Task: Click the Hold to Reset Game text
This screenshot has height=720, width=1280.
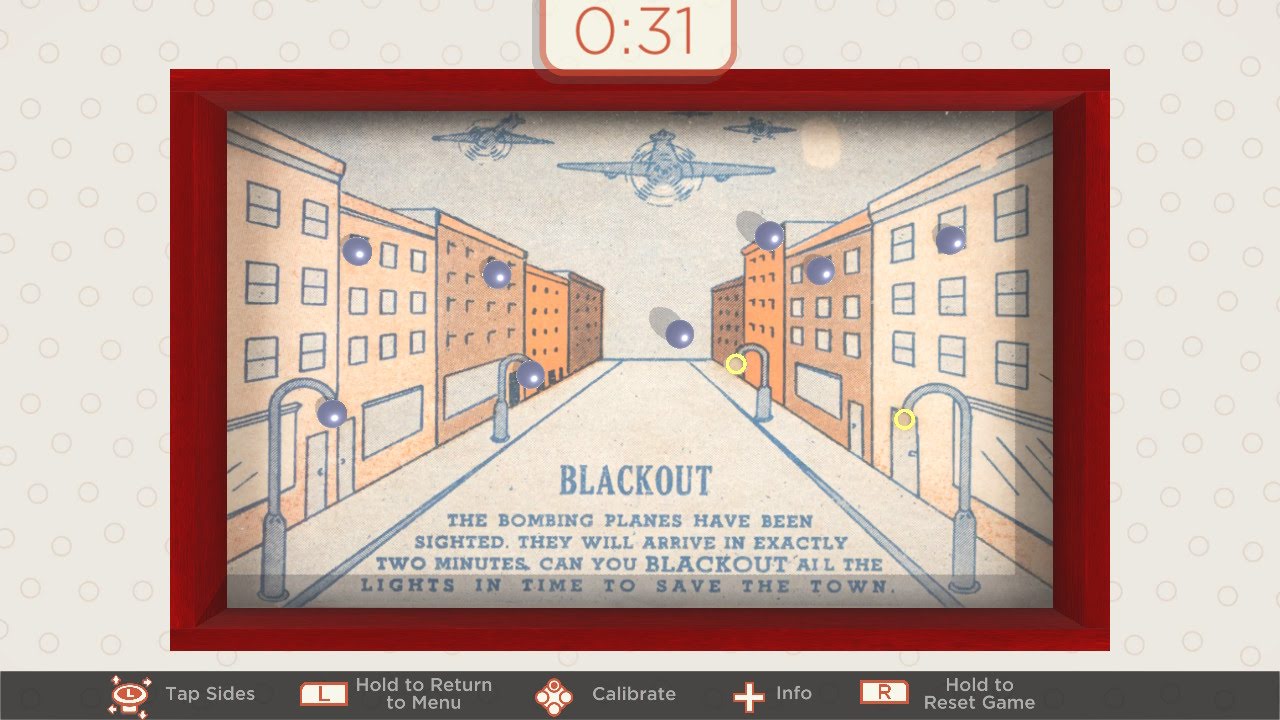Action: click(x=979, y=693)
